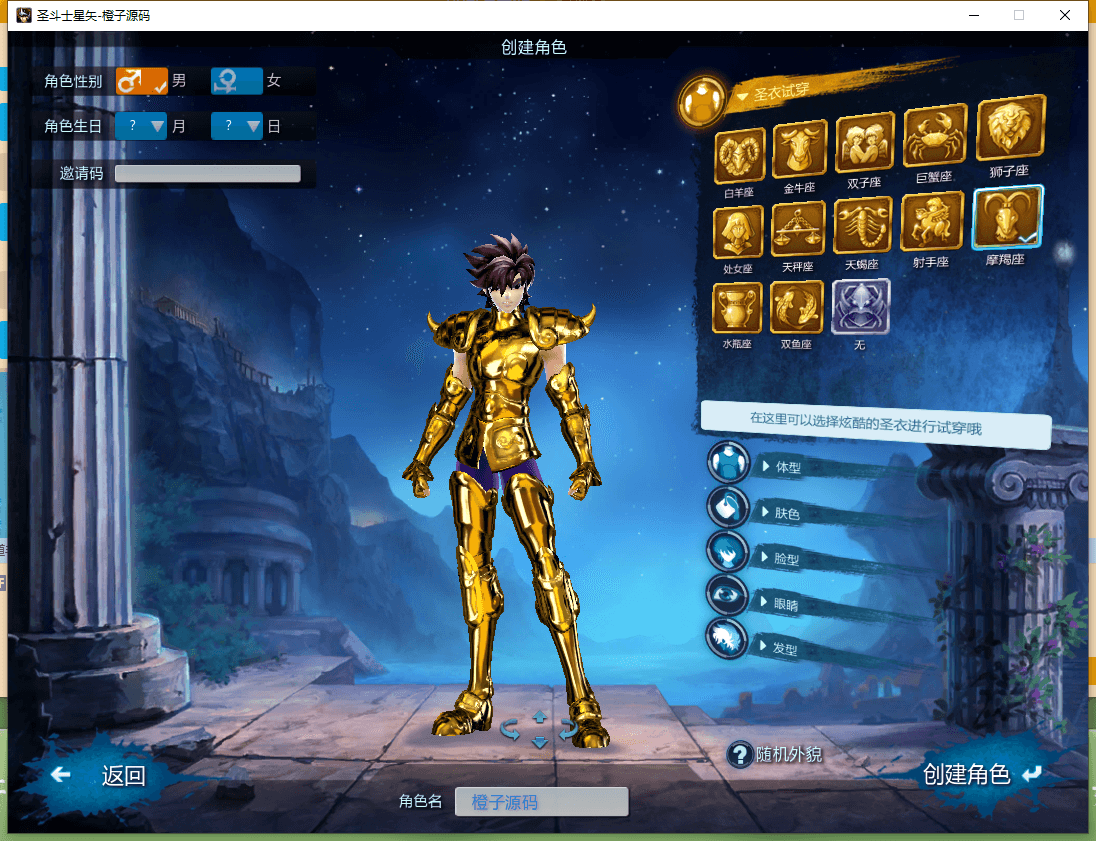The width and height of the screenshot is (1096, 841).
Task: Open the hairstyle (发型) options
Action: tap(786, 648)
